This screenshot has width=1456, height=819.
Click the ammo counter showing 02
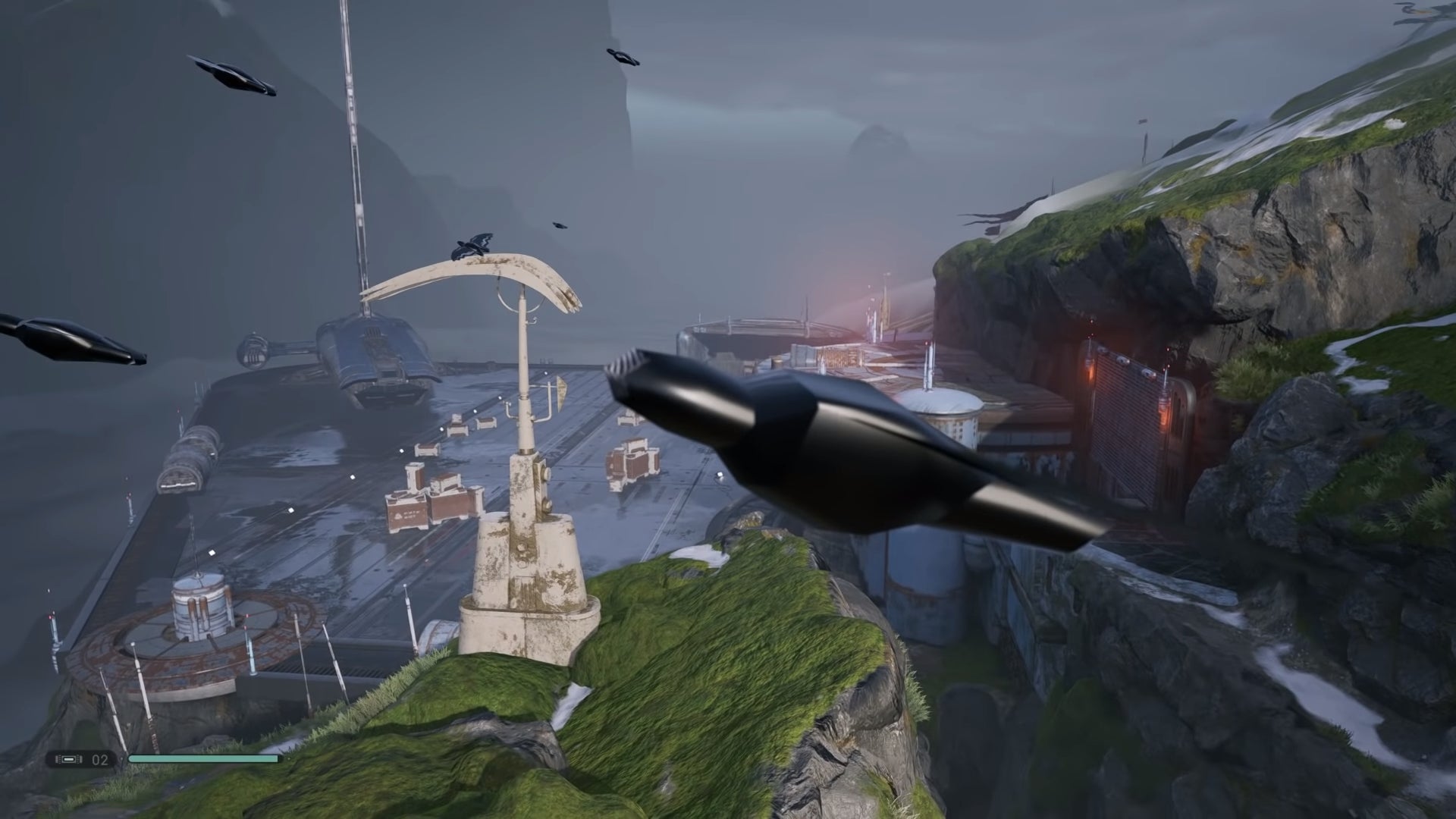click(99, 758)
